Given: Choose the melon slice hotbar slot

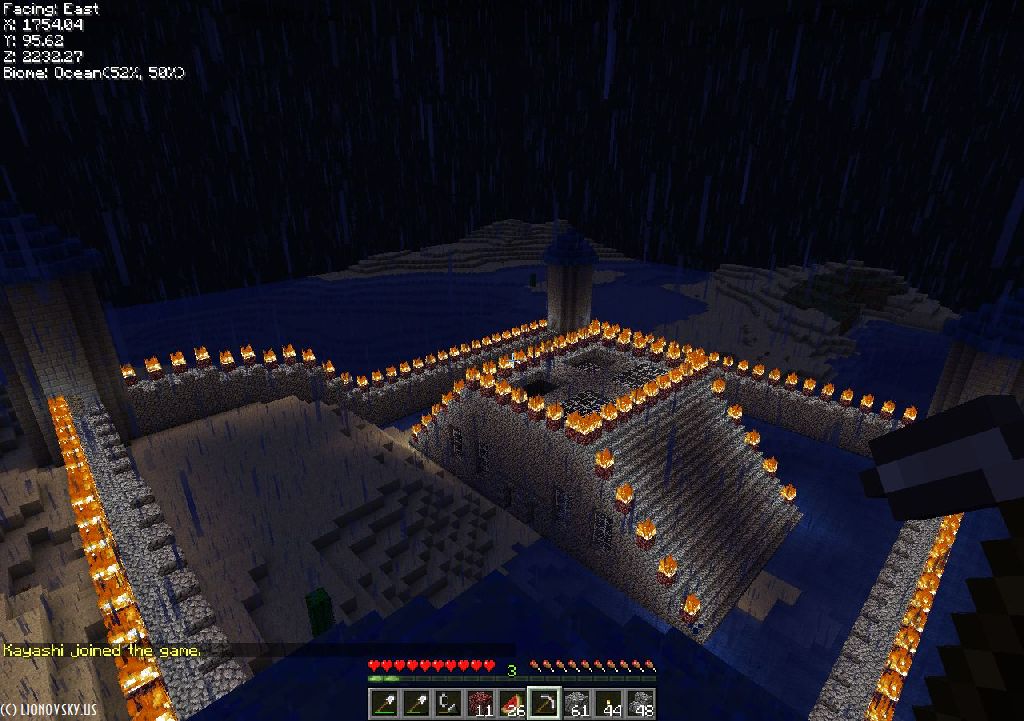Looking at the screenshot, I should point(513,703).
